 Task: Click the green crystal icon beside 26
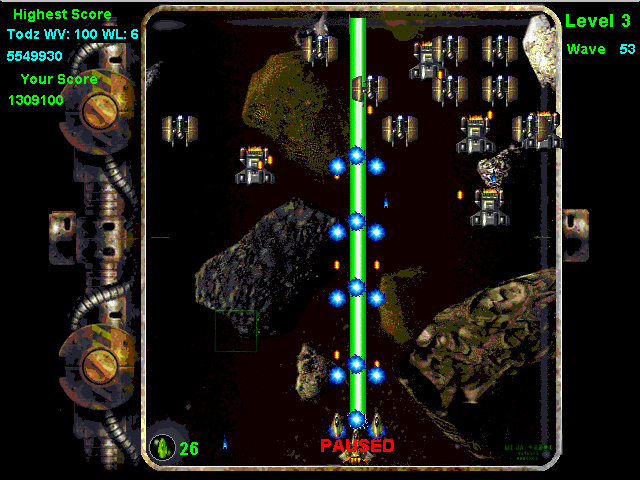(161, 447)
